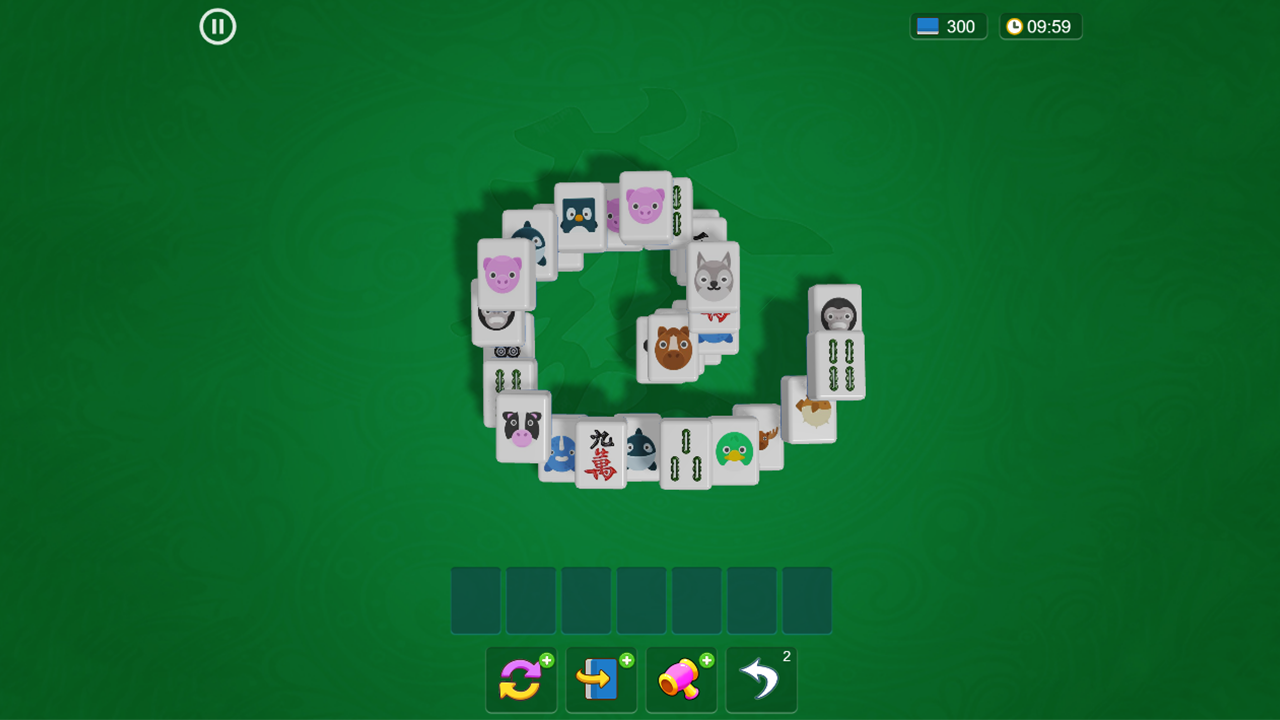Select the shuffle tiles power-up
This screenshot has width=1280, height=720.
pos(521,679)
